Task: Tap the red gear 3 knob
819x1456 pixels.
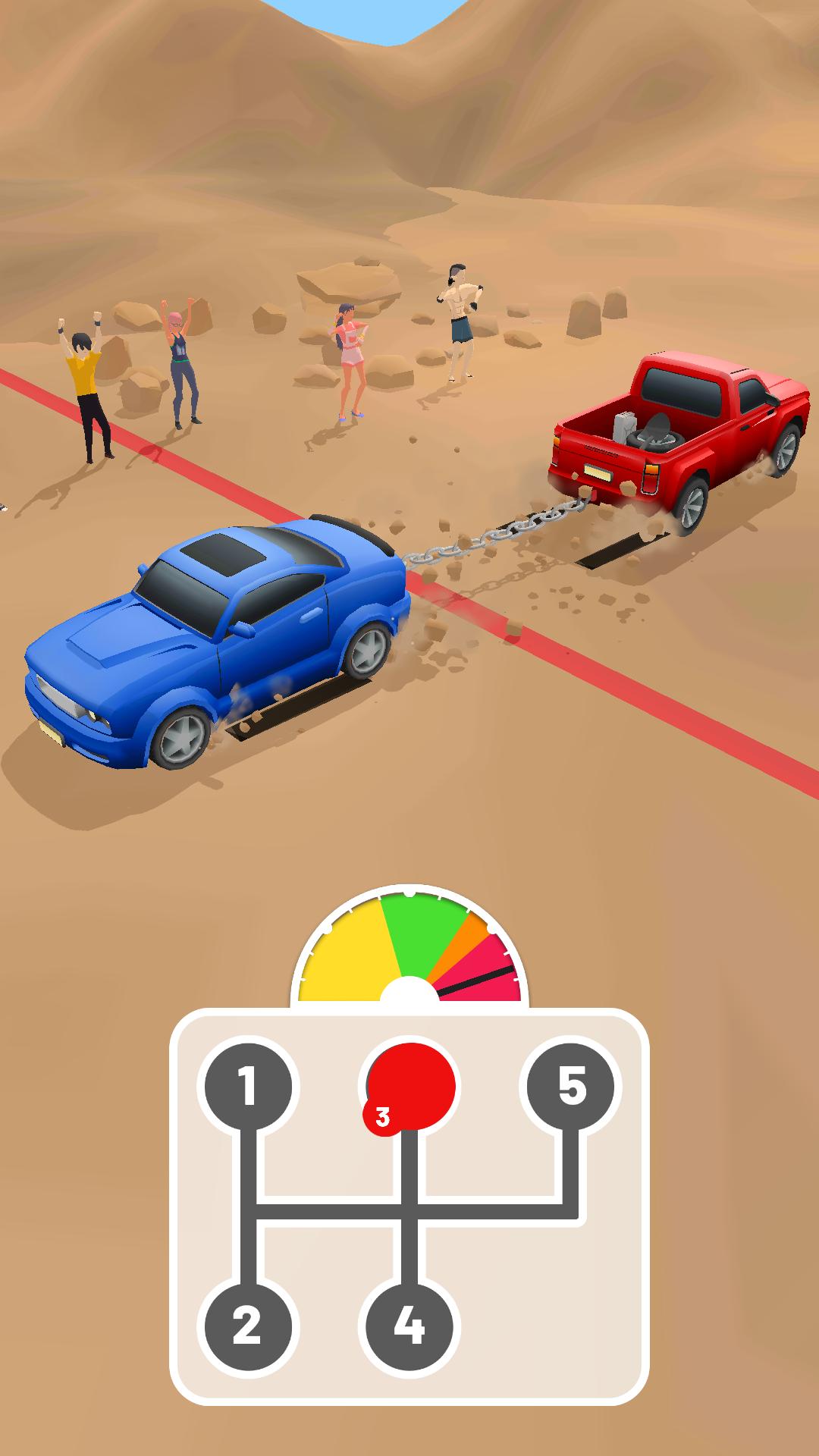Action: coord(410,1087)
